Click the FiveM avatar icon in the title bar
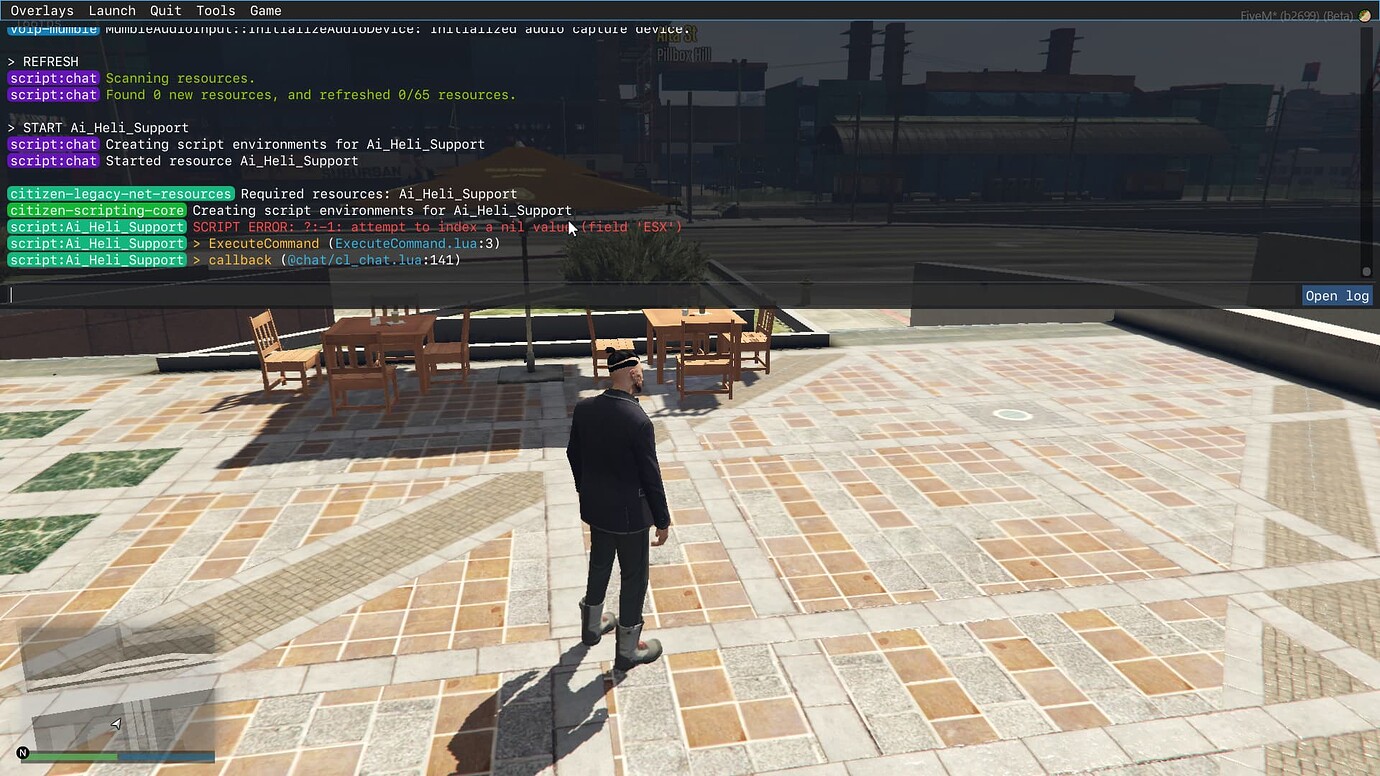The height and width of the screenshot is (776, 1380). 1363,16
